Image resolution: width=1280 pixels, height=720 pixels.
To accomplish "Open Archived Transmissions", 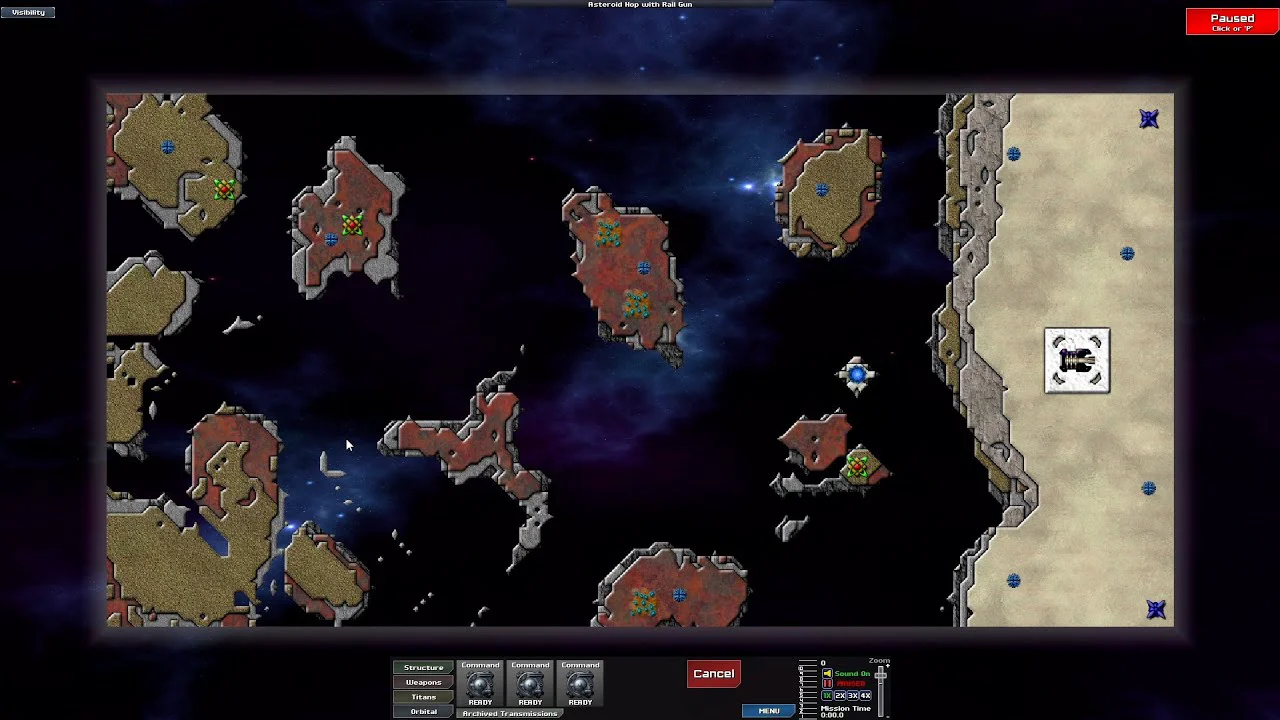I will point(509,714).
